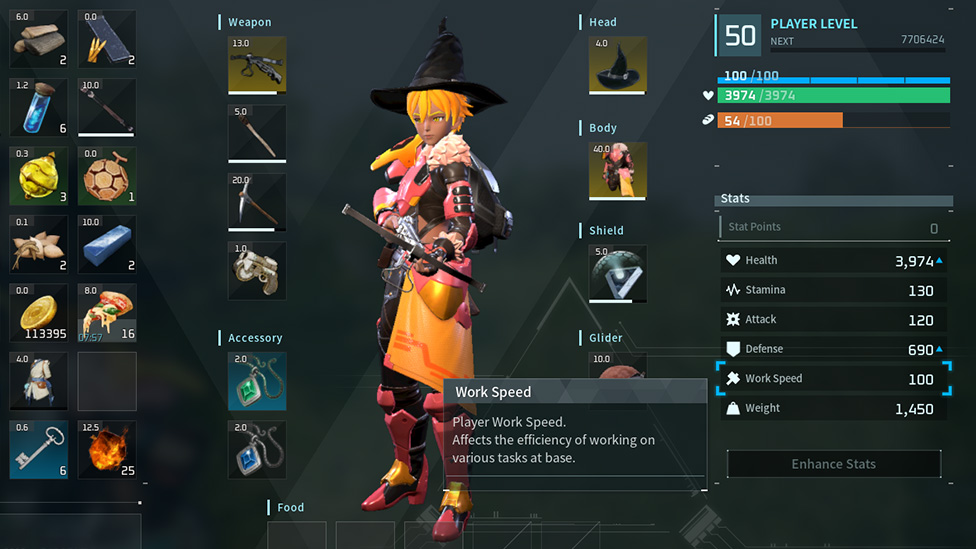Select the golden bell item

tap(39, 176)
